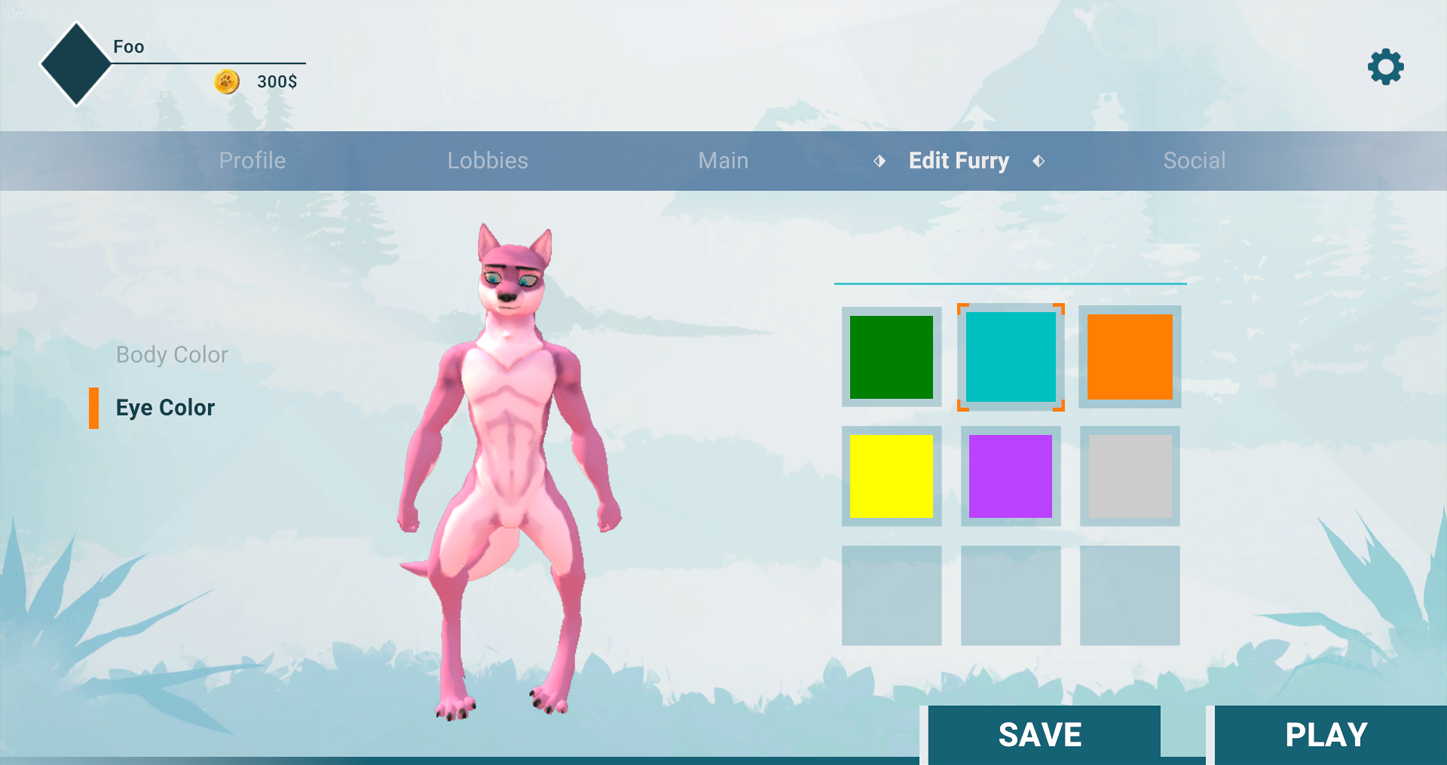Open the Profile tab
The image size is (1447, 765).
[x=252, y=161]
